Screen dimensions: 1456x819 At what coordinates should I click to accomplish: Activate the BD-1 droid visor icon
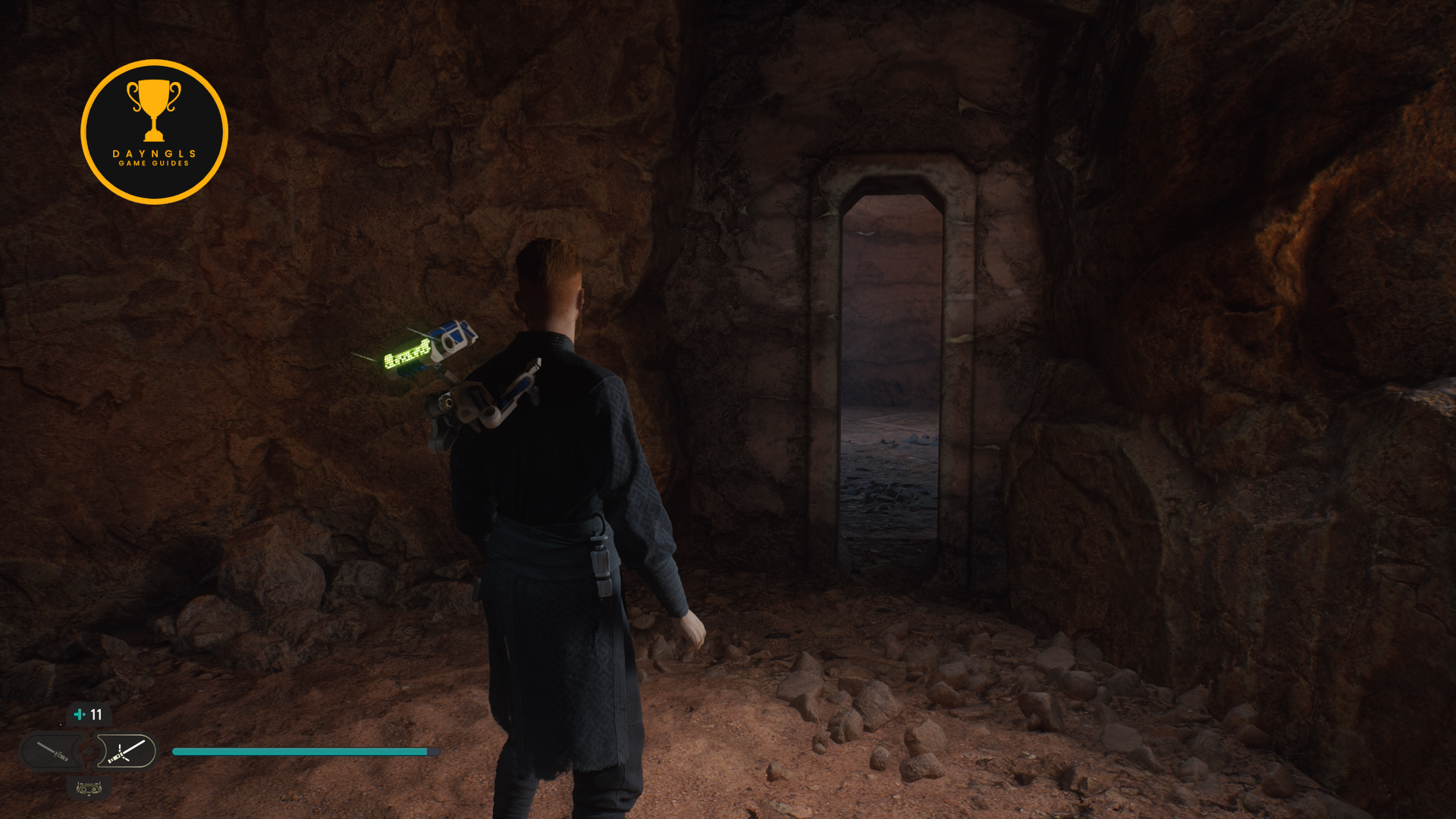point(89,789)
